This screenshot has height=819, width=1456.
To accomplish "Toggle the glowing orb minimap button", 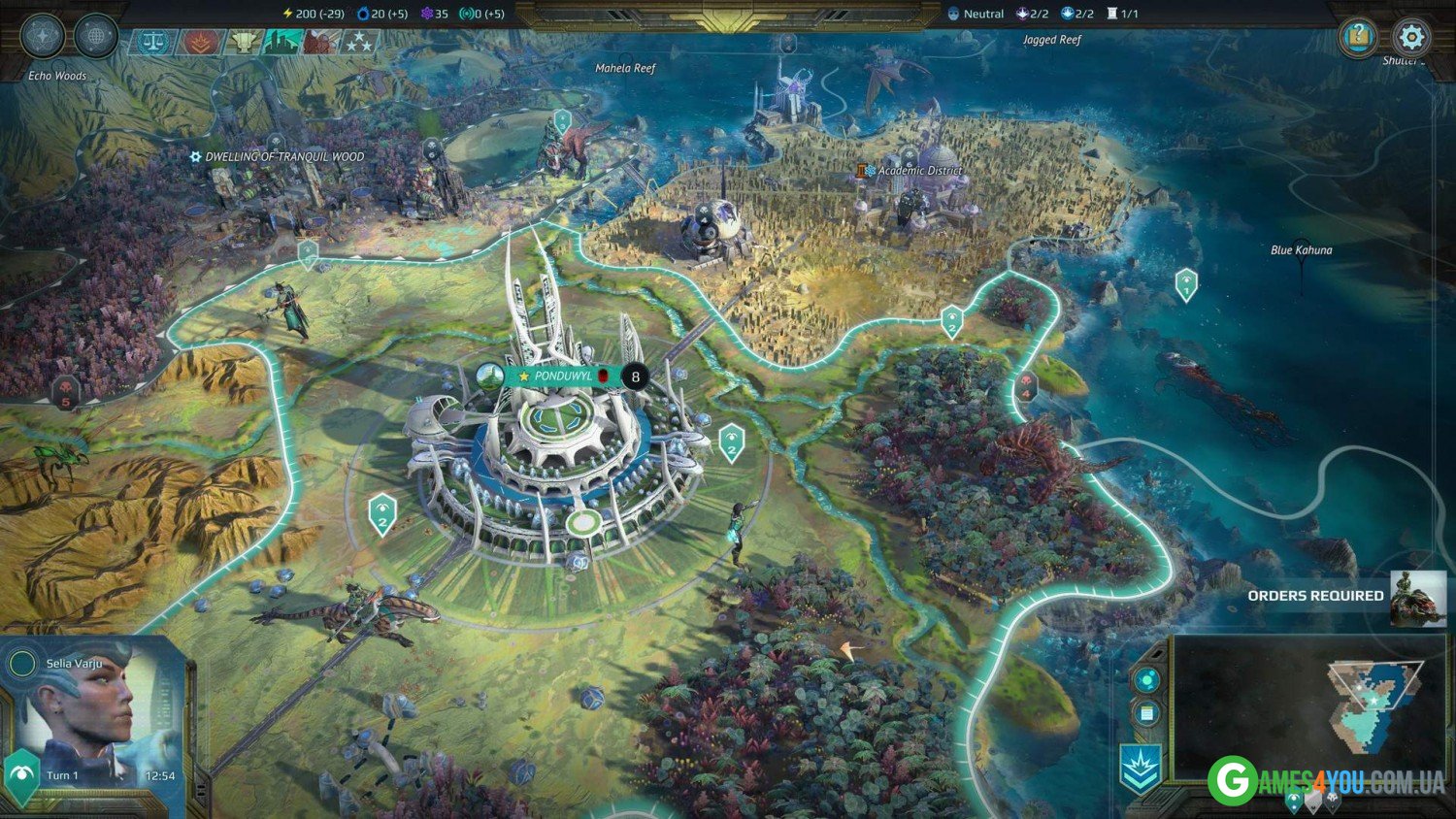I will [x=1146, y=679].
